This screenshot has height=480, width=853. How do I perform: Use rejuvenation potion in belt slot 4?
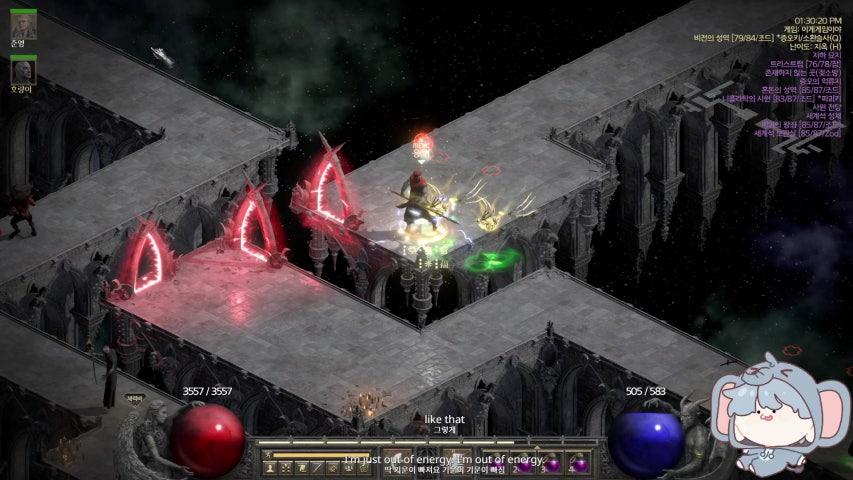tap(580, 465)
